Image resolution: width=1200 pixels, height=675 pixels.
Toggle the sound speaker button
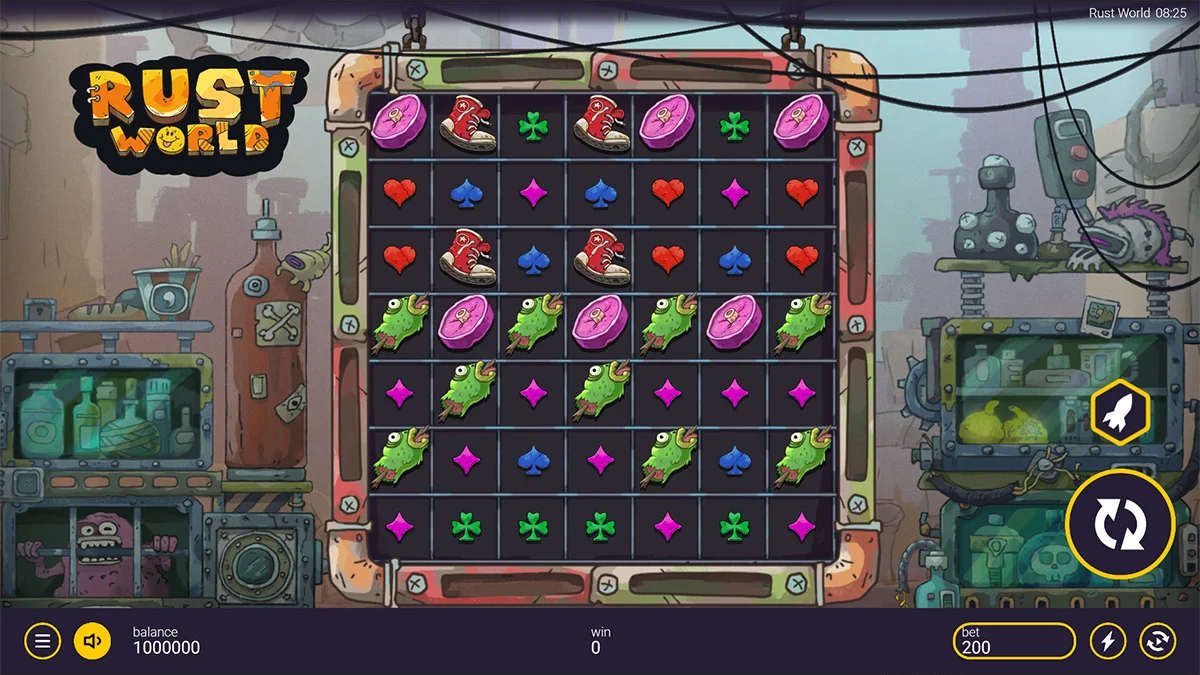coord(92,641)
